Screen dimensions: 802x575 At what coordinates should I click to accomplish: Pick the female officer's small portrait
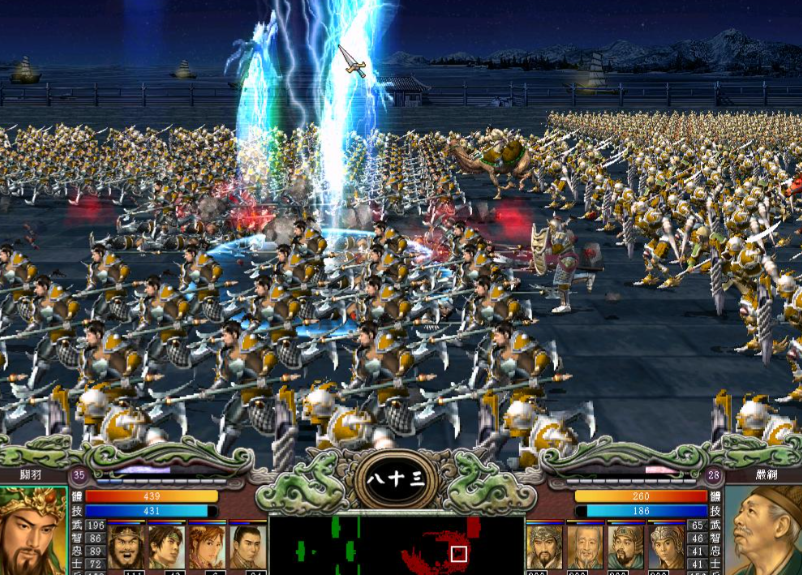click(206, 547)
